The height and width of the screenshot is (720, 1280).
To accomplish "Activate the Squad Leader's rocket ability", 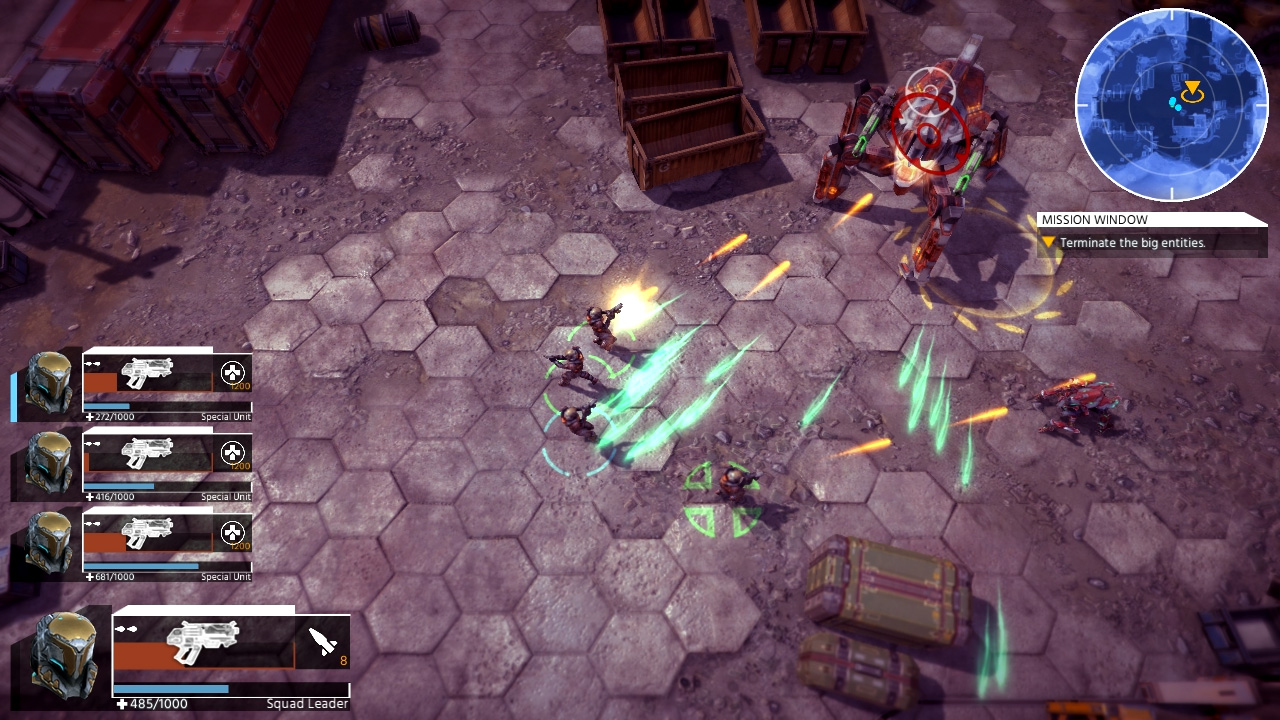I will tap(323, 642).
